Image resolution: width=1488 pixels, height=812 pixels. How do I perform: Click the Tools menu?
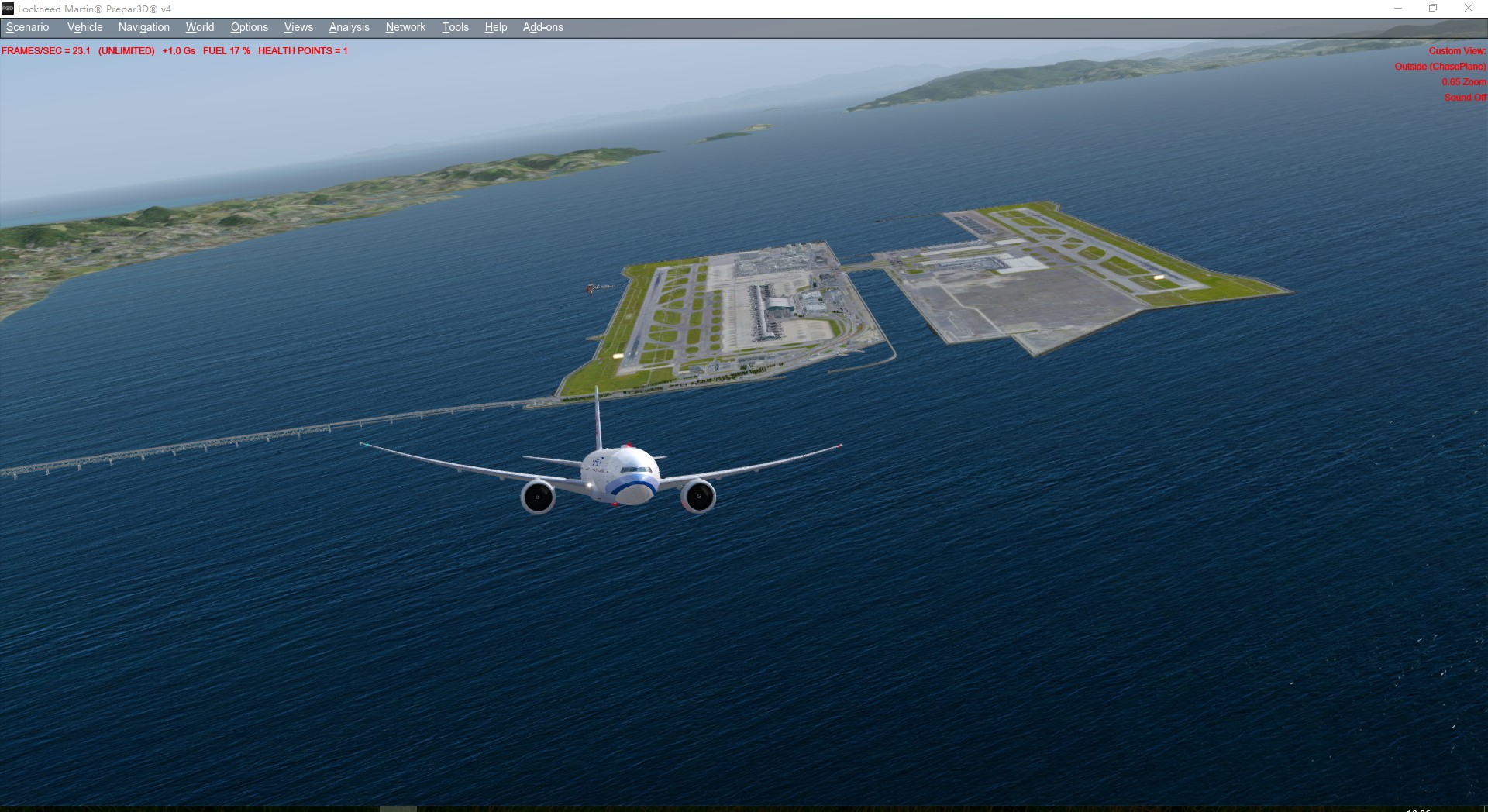point(455,27)
